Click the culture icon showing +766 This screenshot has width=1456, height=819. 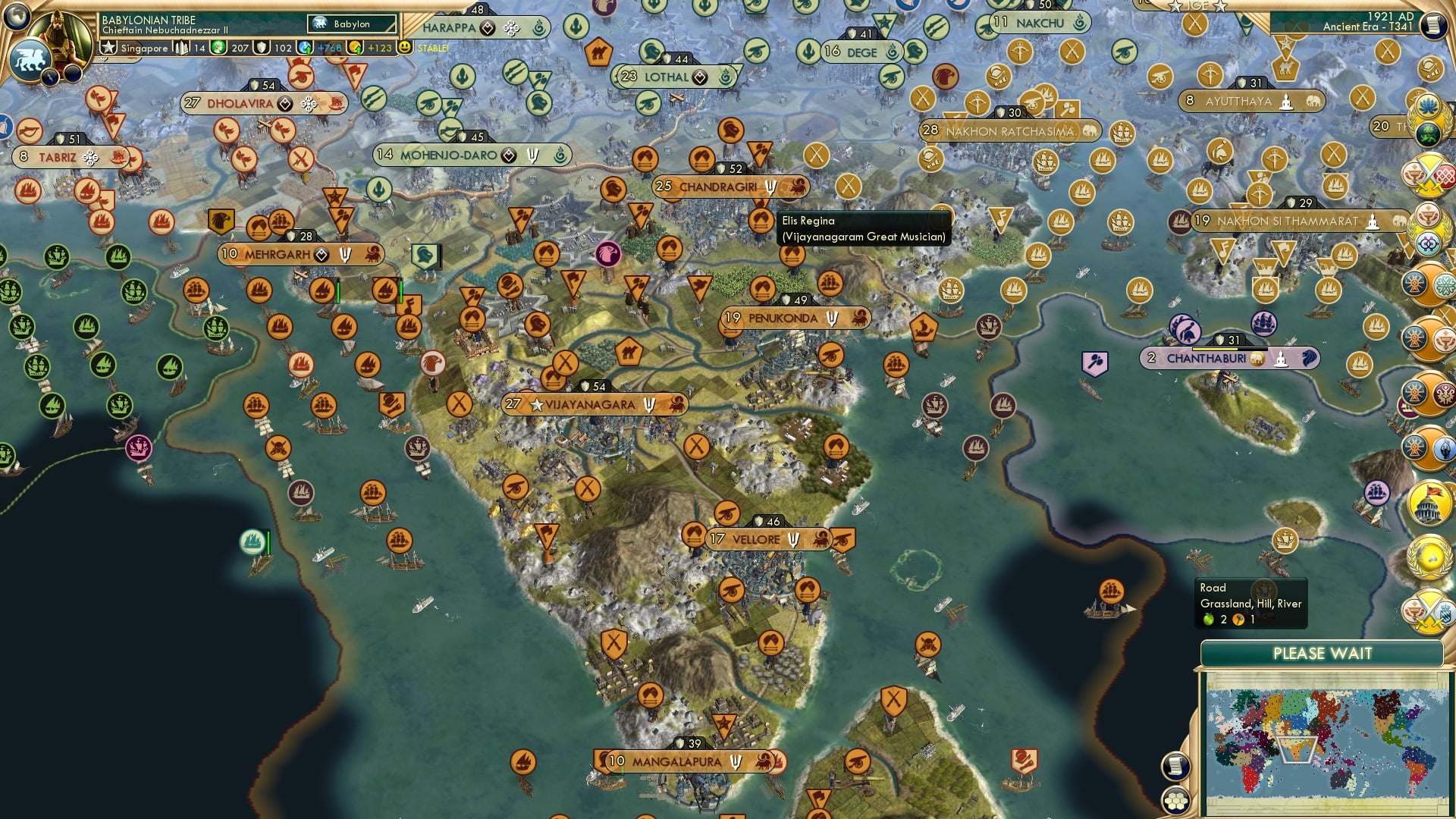click(x=305, y=47)
